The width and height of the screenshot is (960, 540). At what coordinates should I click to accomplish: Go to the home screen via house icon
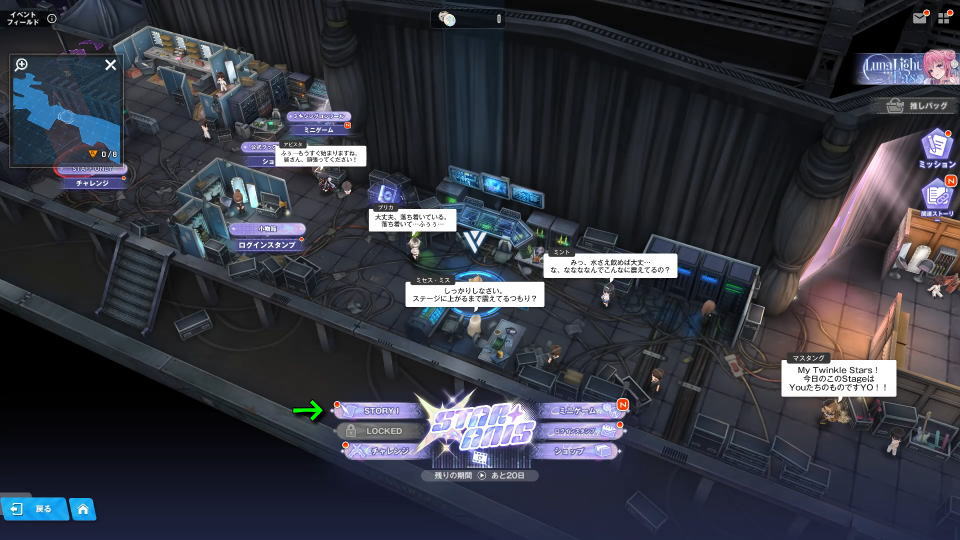(x=82, y=509)
